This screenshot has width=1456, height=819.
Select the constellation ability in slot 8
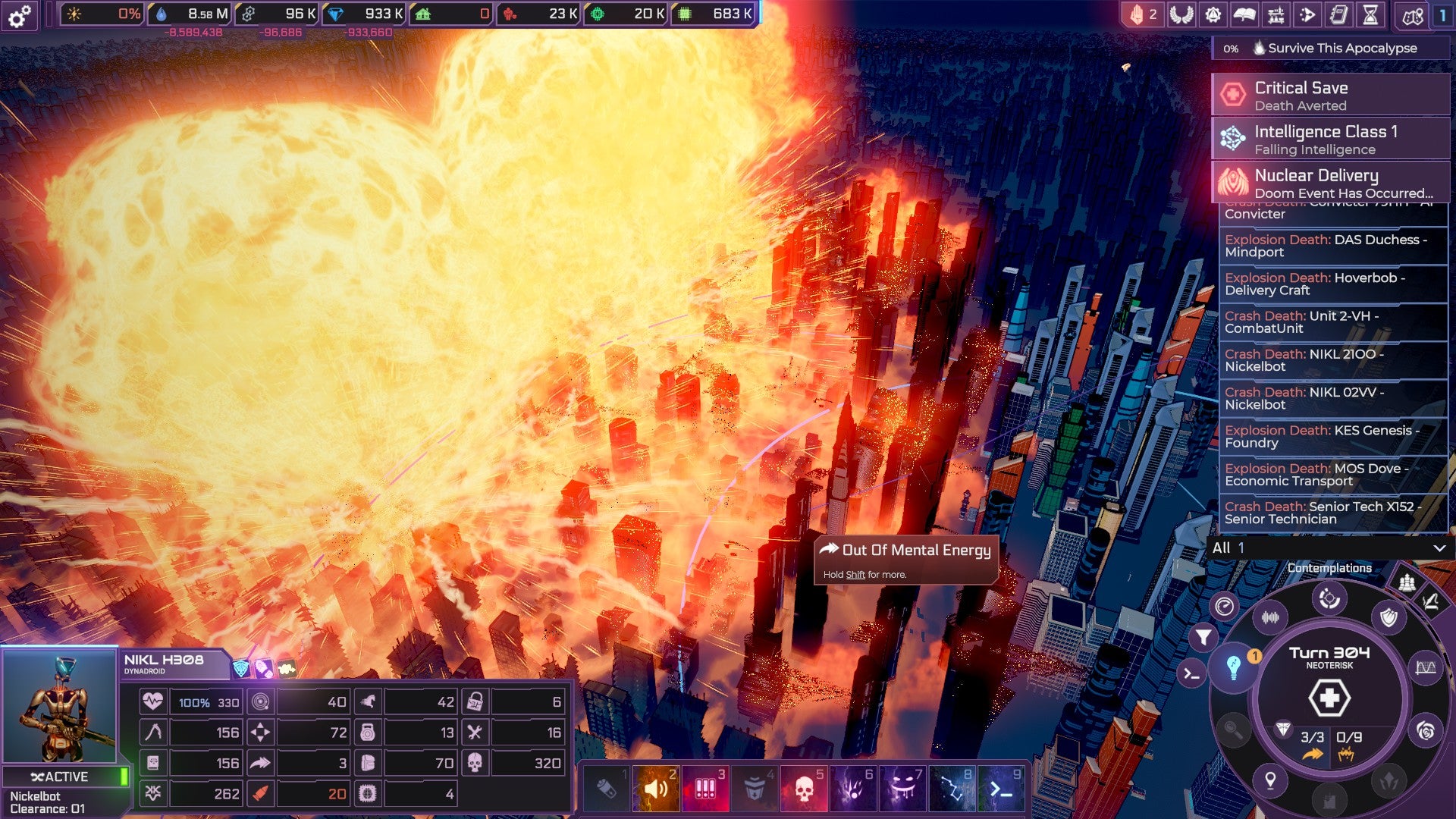(951, 789)
